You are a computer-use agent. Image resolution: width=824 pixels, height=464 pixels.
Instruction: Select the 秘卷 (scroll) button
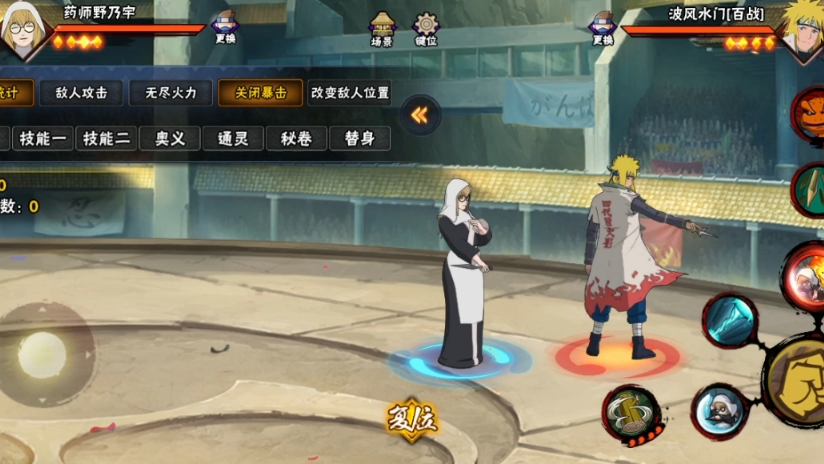pyautogui.click(x=296, y=138)
